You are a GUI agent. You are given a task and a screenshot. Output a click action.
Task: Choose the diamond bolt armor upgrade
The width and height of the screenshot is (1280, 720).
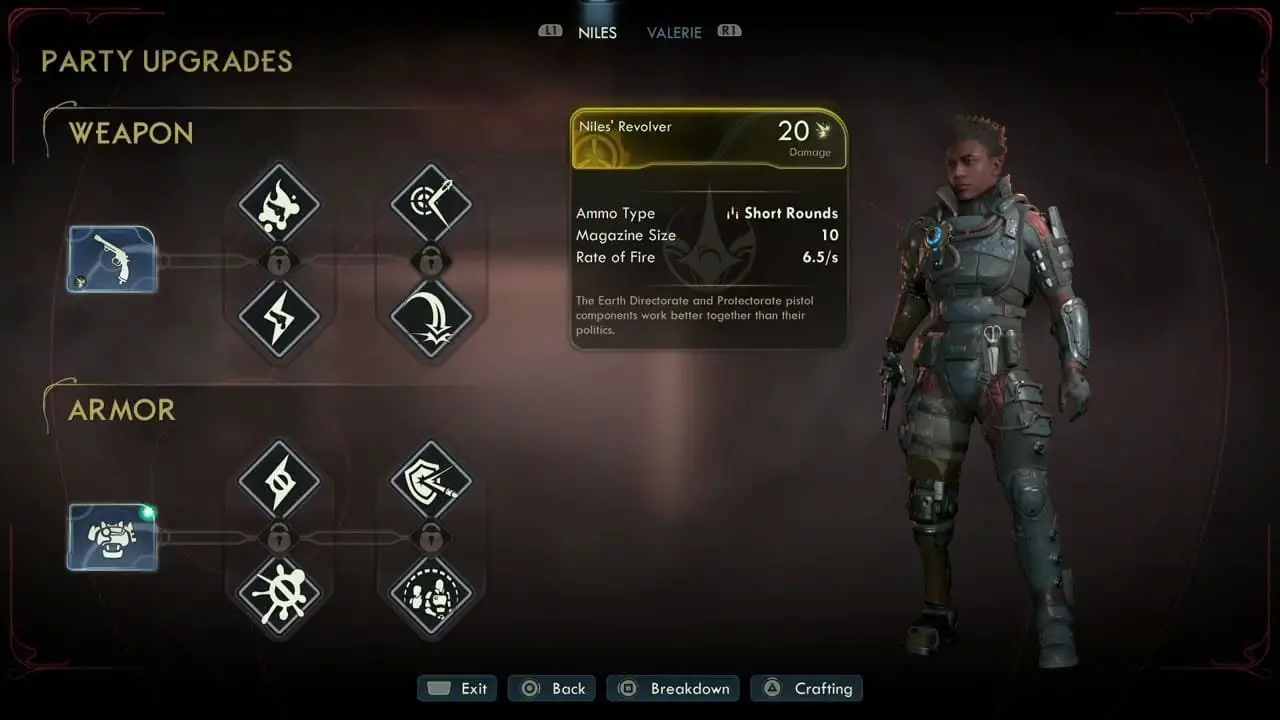point(279,481)
